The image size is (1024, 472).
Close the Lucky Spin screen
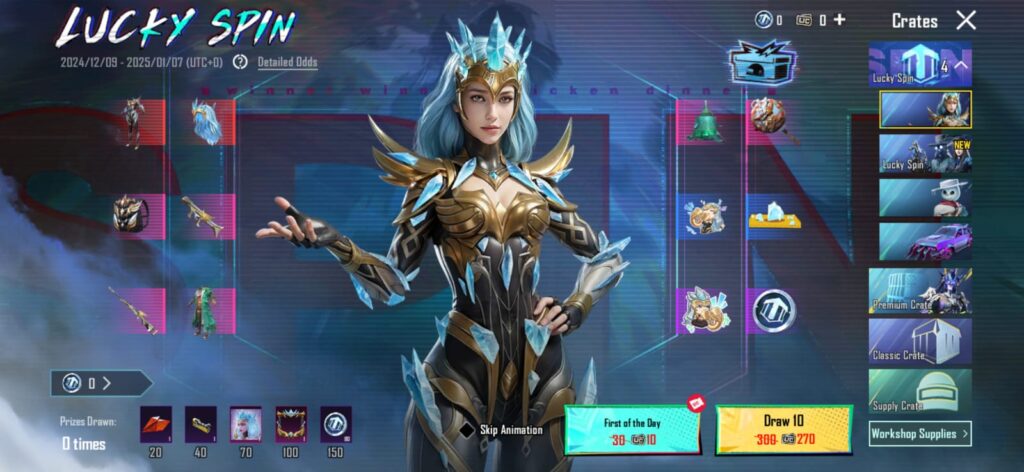coord(965,20)
